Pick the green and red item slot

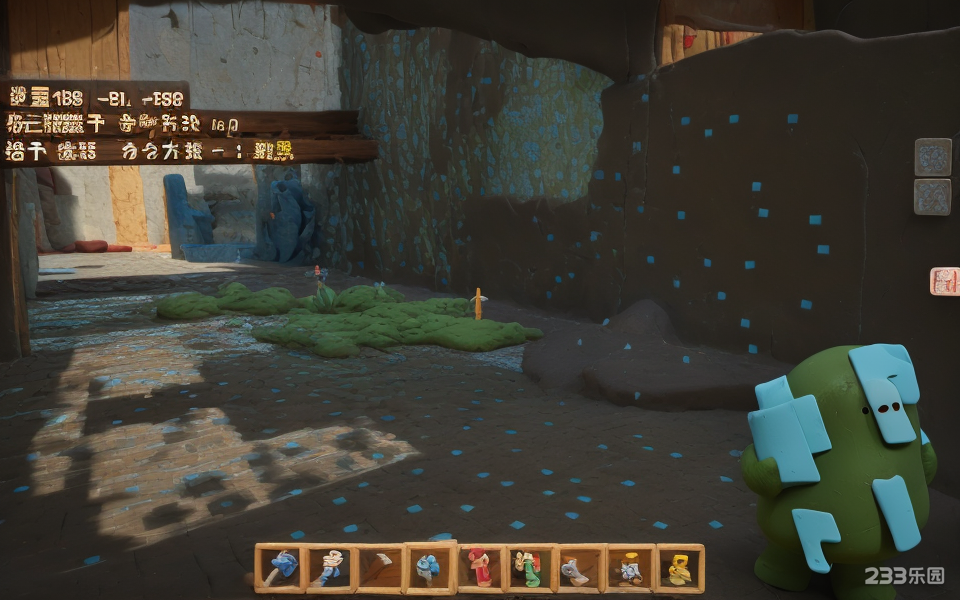point(530,568)
